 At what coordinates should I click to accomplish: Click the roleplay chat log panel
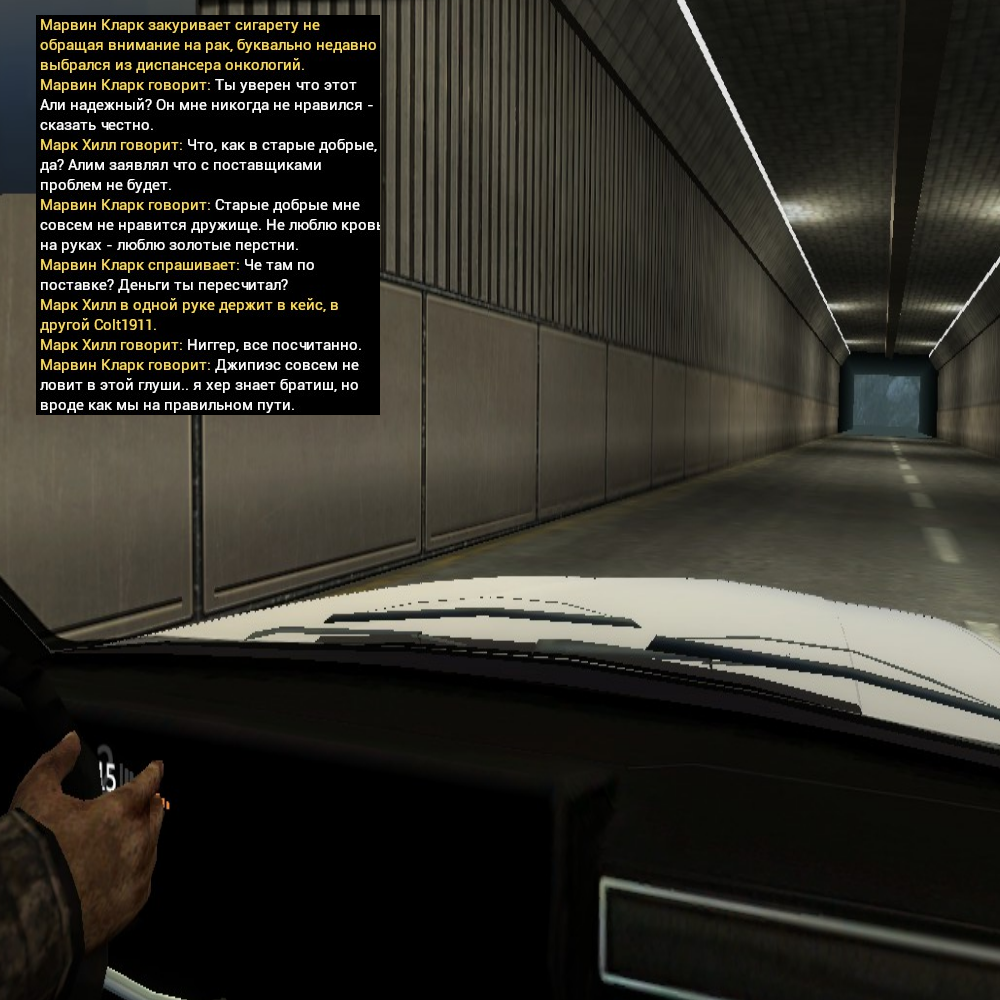click(x=208, y=215)
